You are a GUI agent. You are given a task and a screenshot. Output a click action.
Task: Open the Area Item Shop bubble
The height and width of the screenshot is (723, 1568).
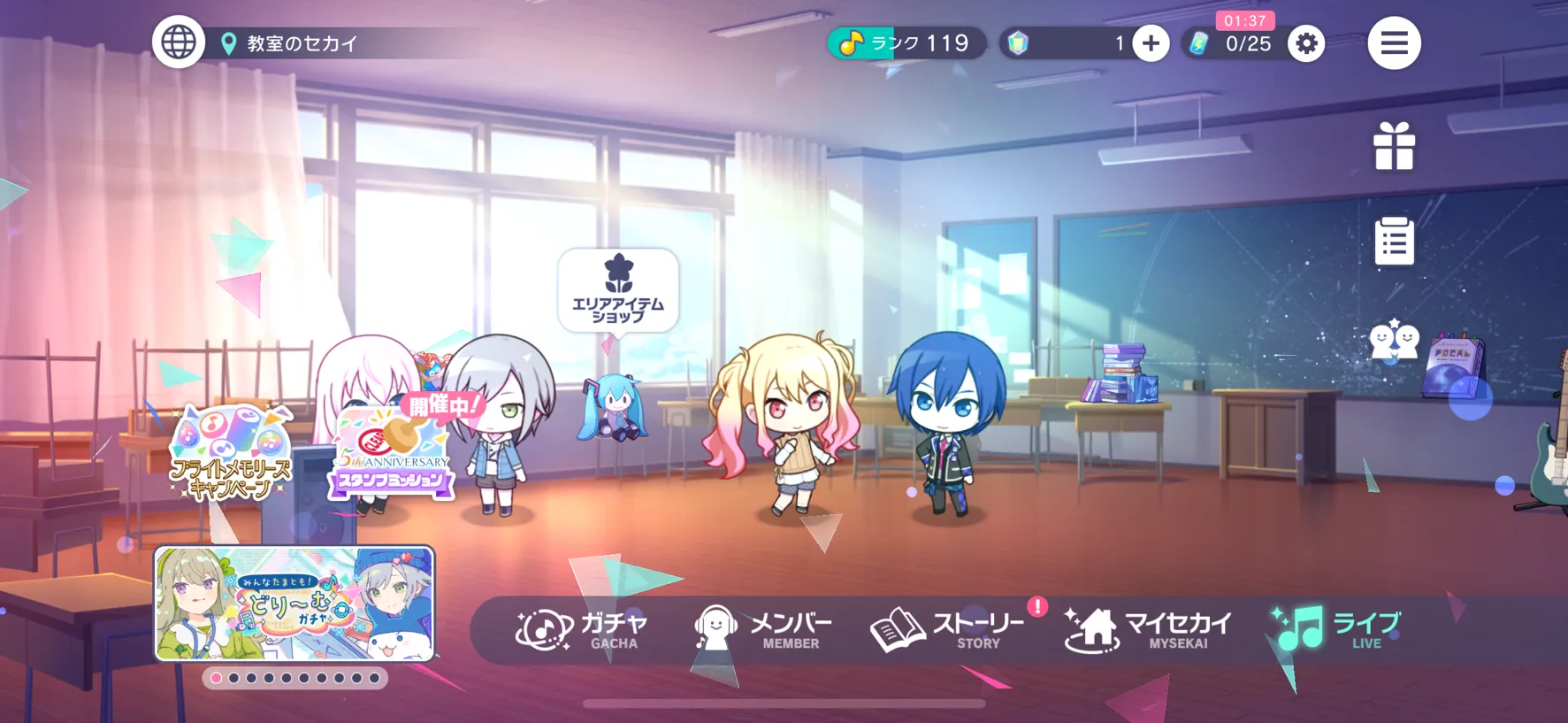tap(618, 291)
